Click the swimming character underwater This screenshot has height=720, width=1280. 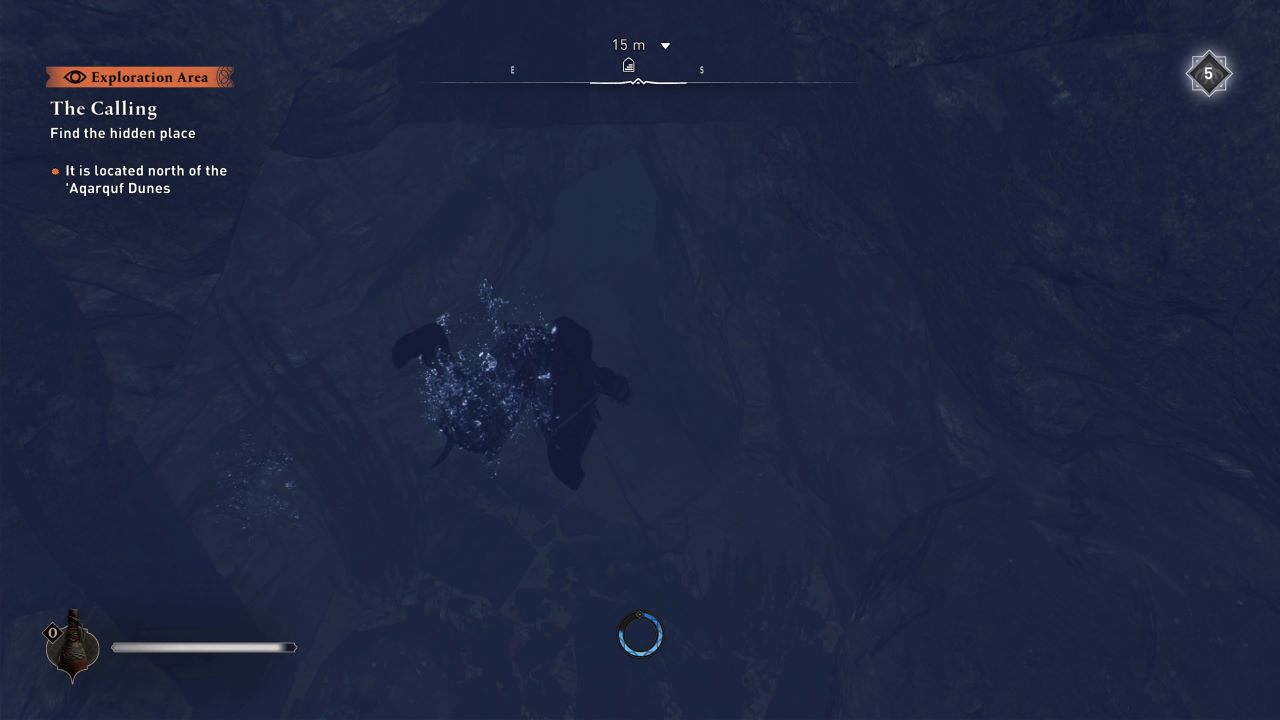pyautogui.click(x=520, y=390)
